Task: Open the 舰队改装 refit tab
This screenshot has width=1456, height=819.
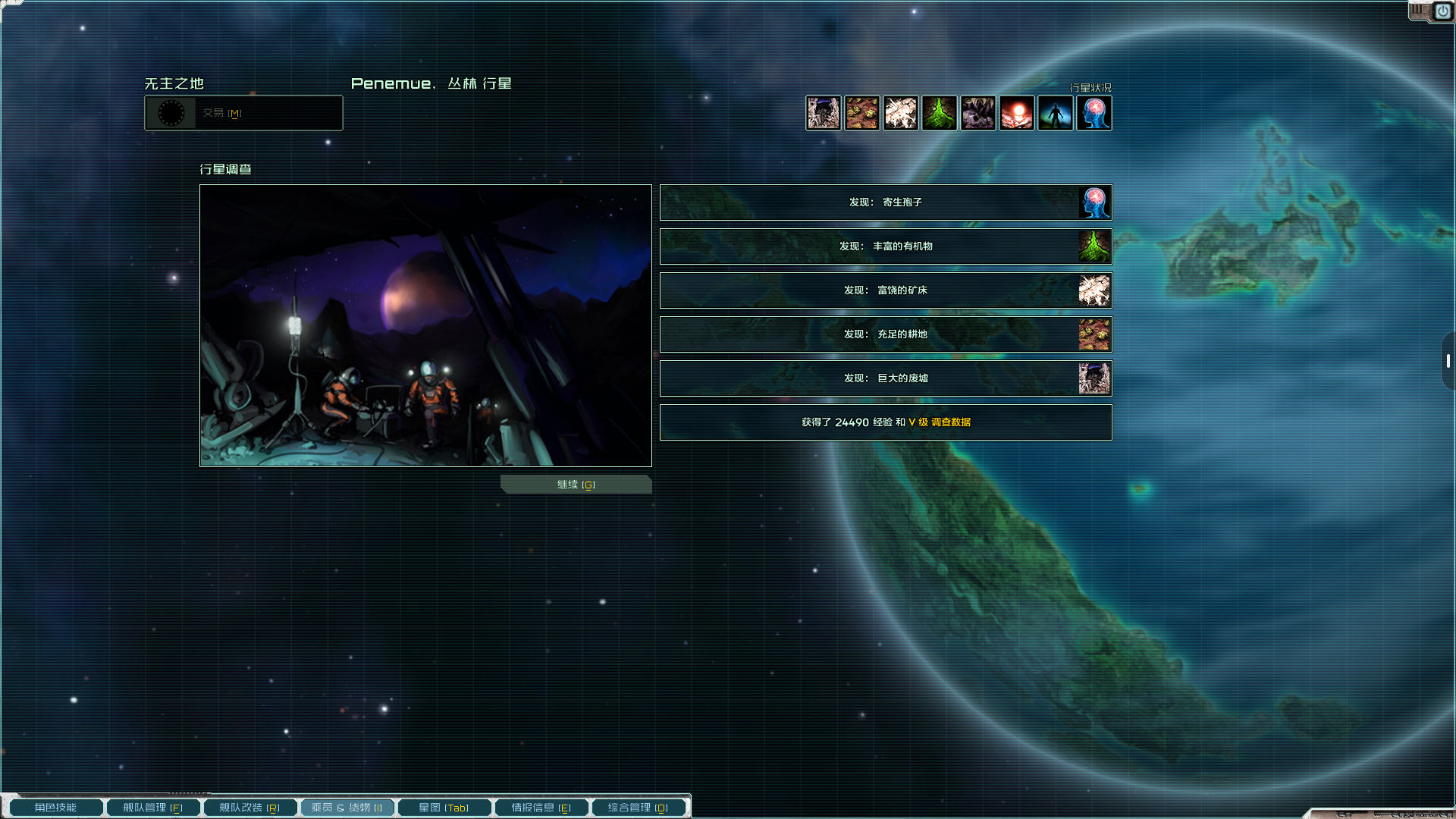Action: coord(249,808)
